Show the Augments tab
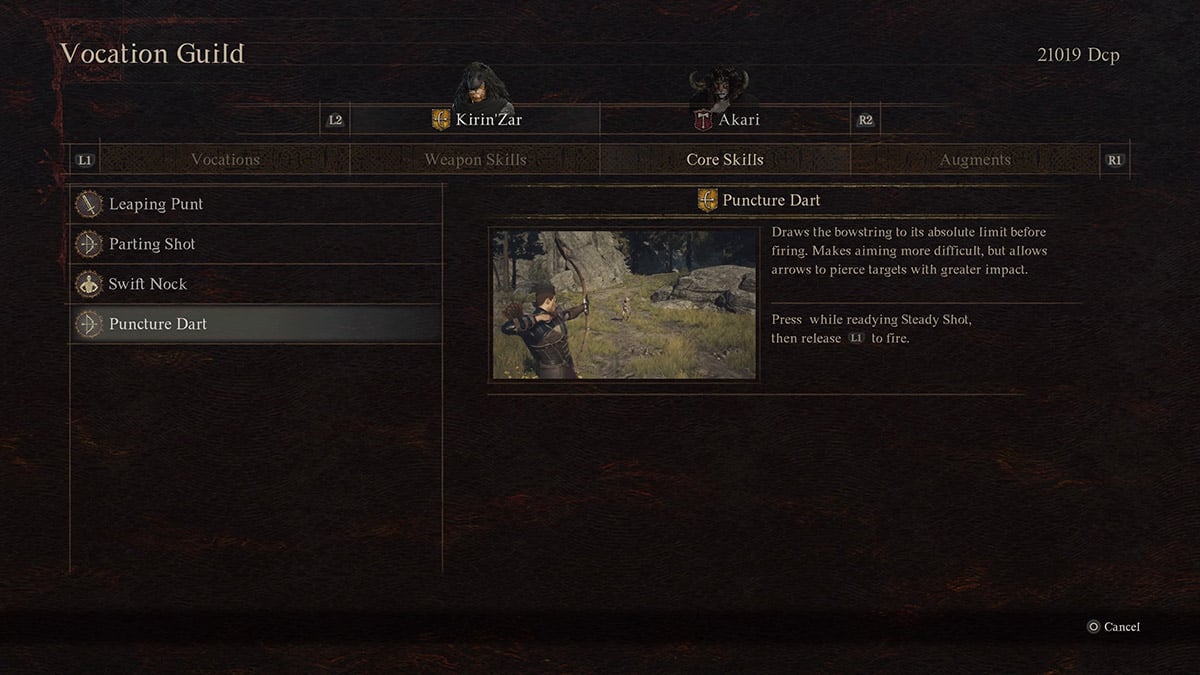Image resolution: width=1200 pixels, height=675 pixels. [975, 160]
